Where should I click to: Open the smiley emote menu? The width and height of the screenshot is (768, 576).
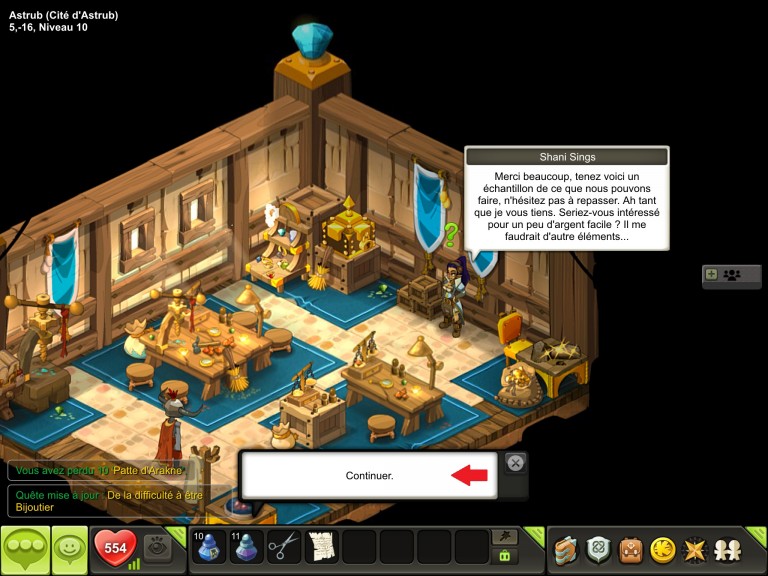pyautogui.click(x=70, y=548)
